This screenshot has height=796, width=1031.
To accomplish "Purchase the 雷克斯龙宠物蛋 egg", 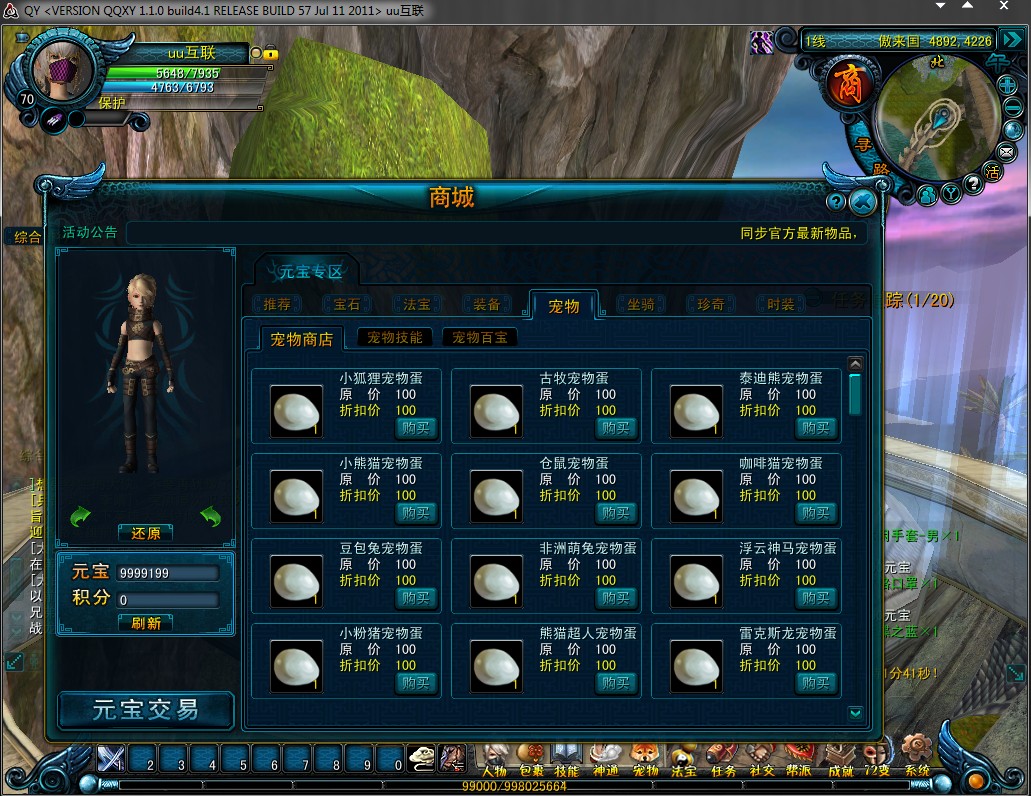I will (x=817, y=683).
